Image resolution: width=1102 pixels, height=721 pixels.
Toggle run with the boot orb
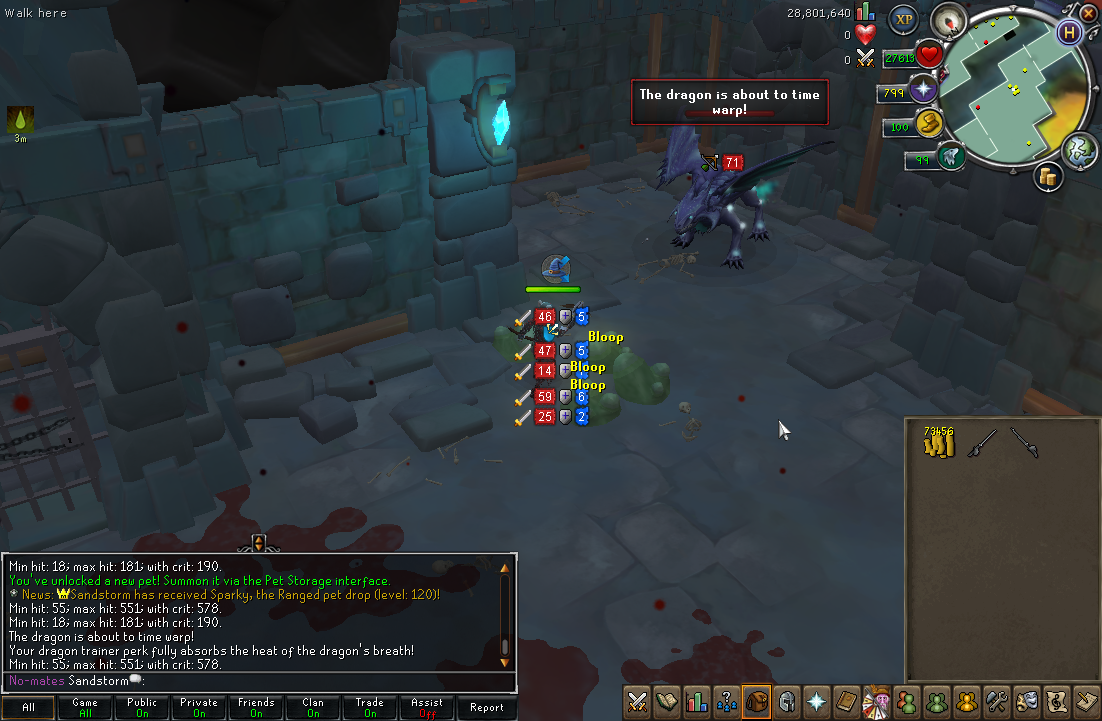coord(930,123)
